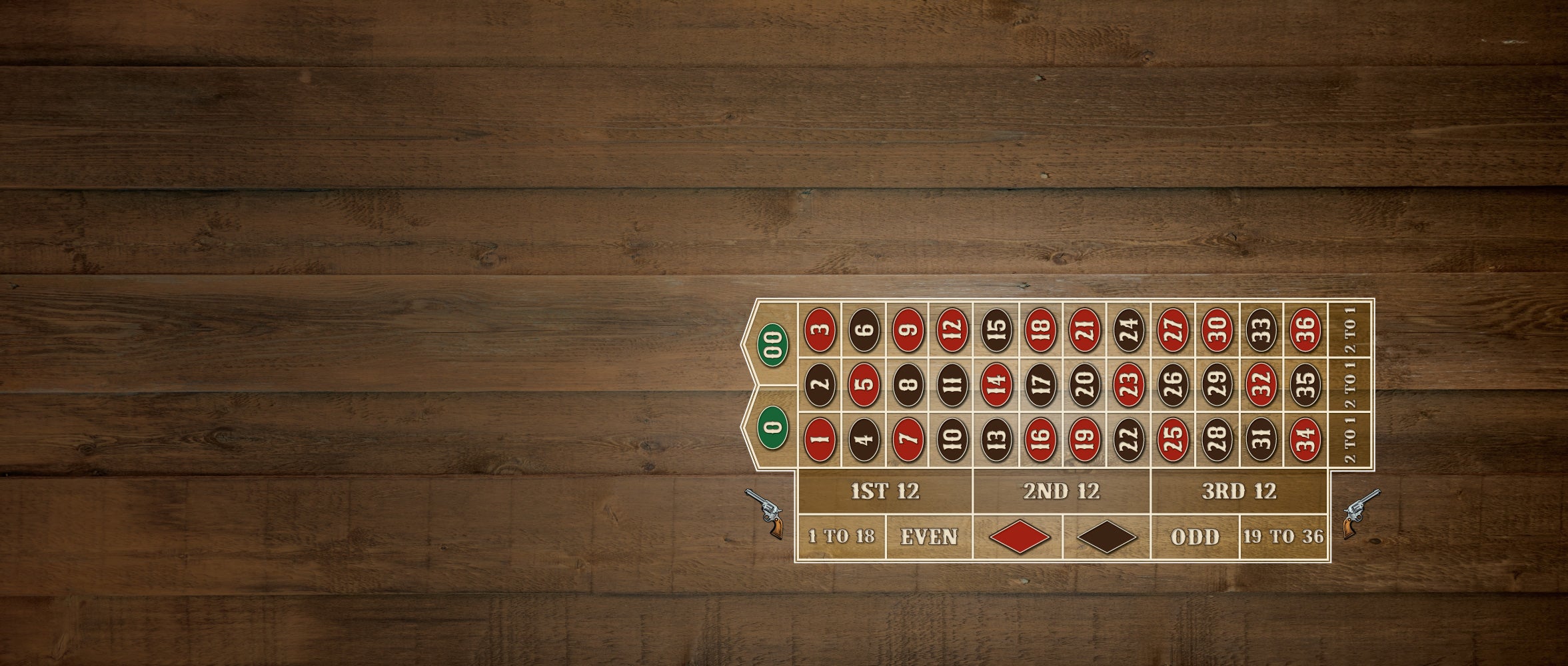The width and height of the screenshot is (1568, 666).
Task: Bet on the green single zero
Action: pyautogui.click(x=773, y=426)
